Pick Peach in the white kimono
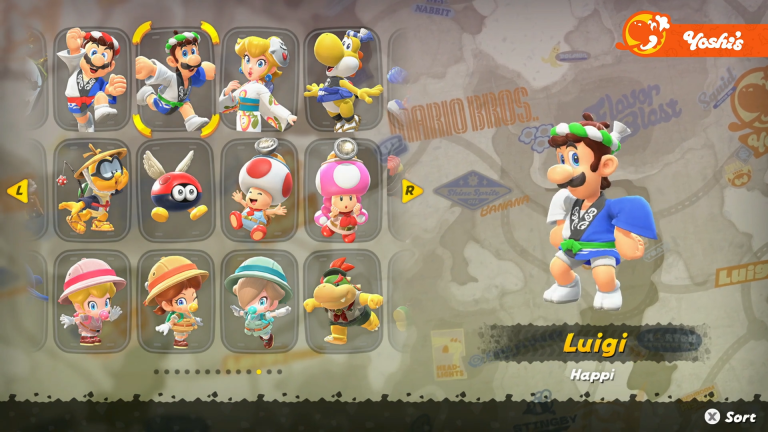768x432 pixels. point(260,79)
